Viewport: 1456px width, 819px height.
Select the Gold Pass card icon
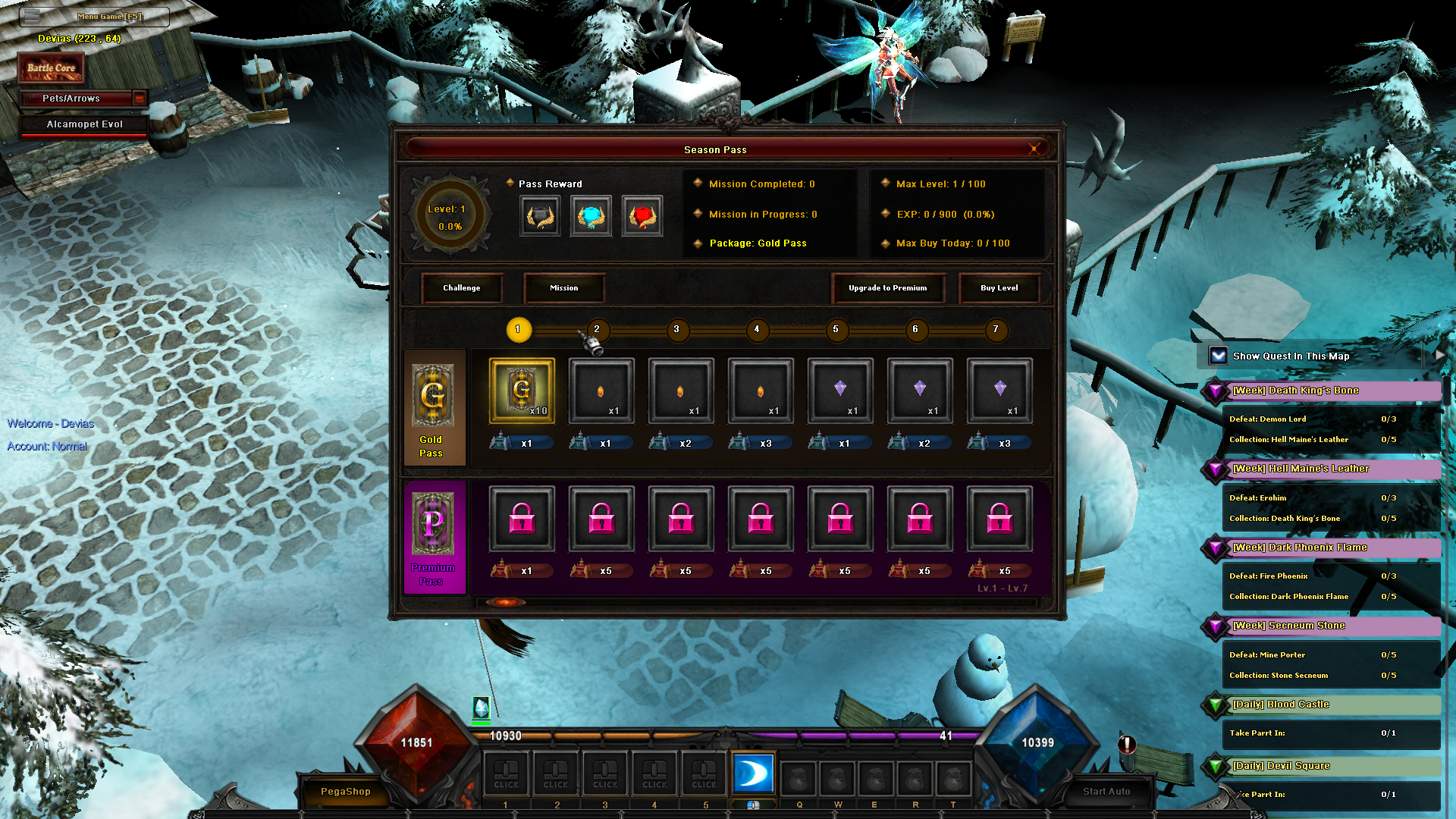point(435,394)
